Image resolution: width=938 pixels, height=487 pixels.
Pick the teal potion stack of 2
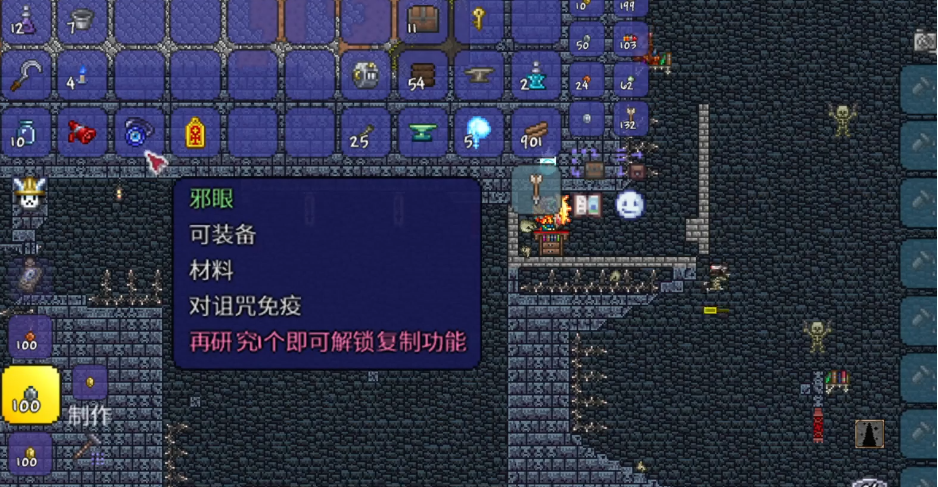(537, 75)
